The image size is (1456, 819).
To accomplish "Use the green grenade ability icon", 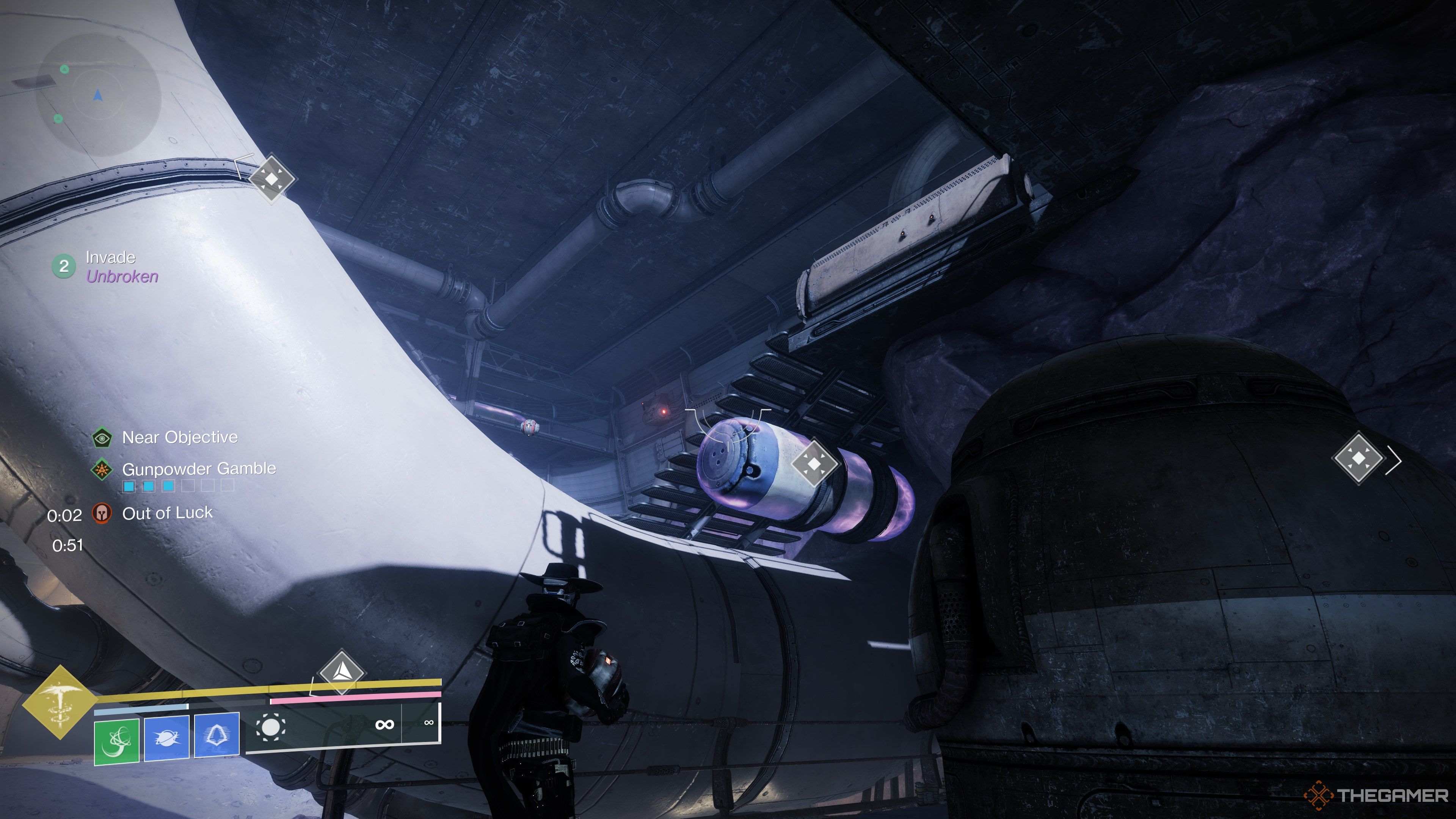I will click(x=116, y=741).
